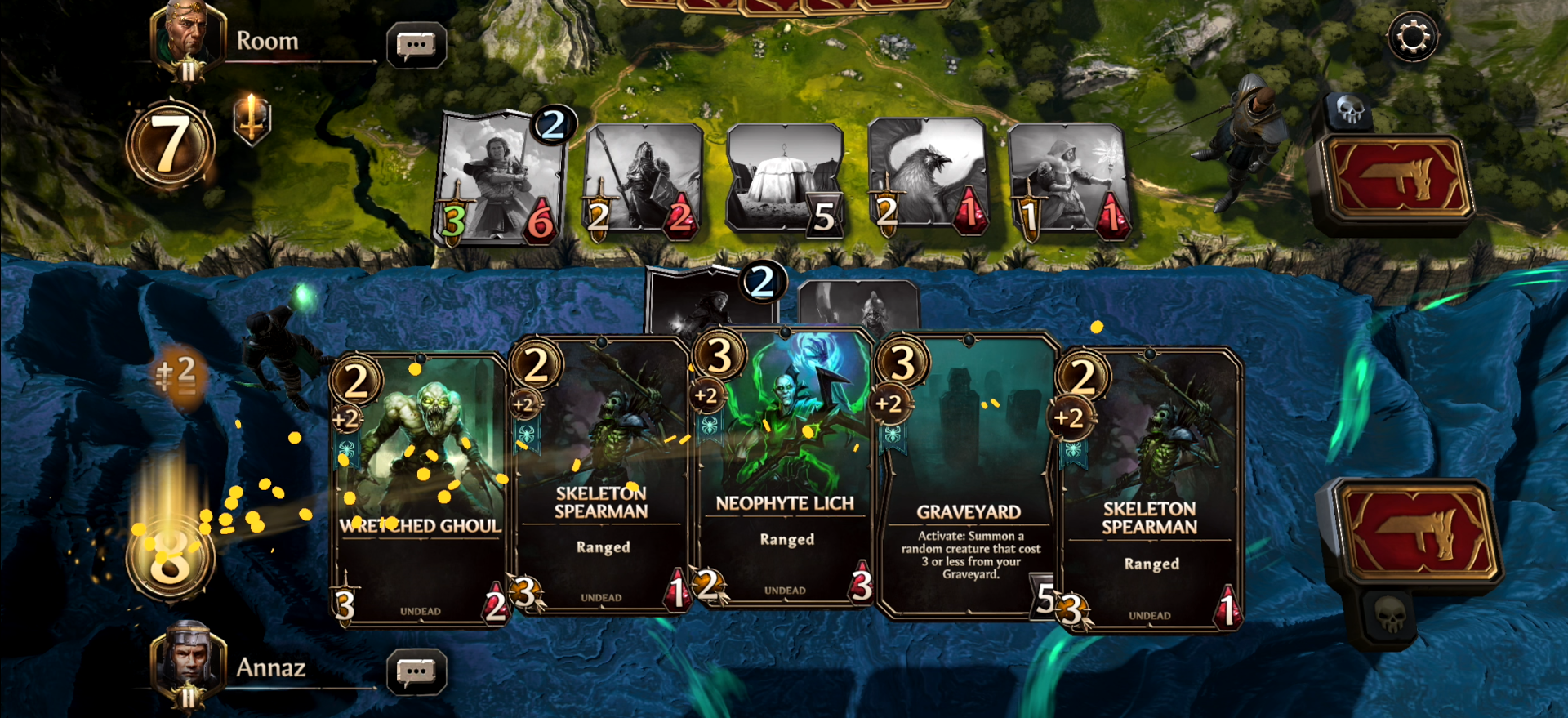
Task: Click the sword shield icon beside Room's 7
Action: [252, 118]
